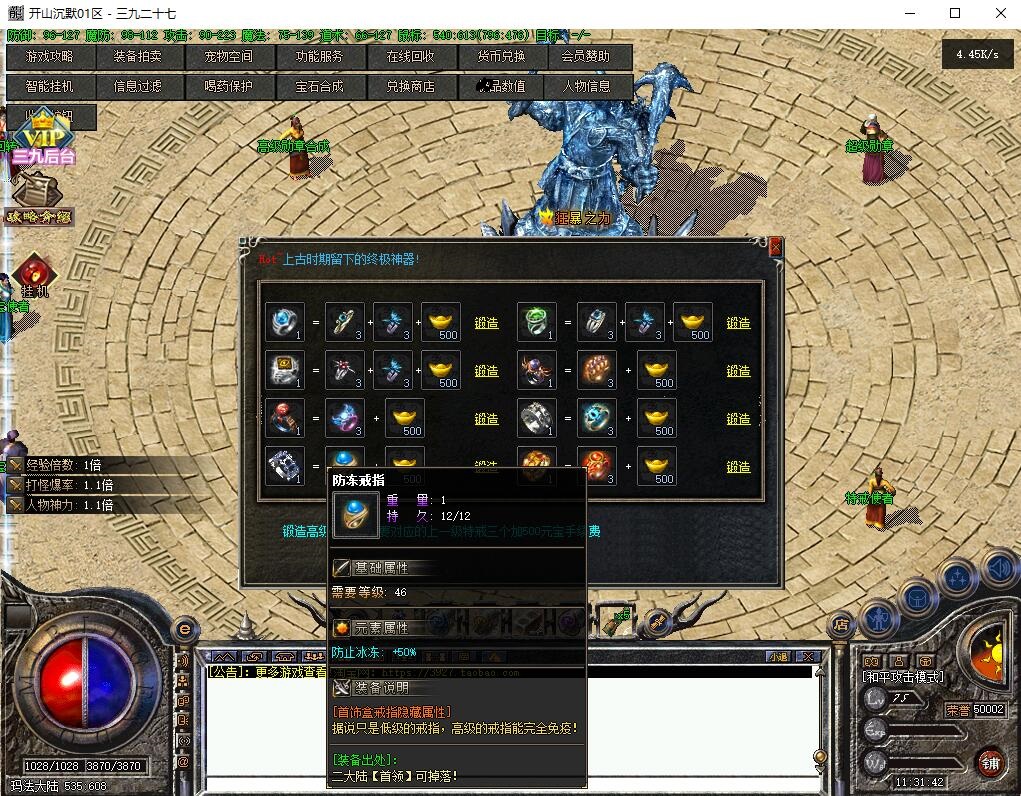Show the 人物信息 character info
This screenshot has height=796, width=1021.
[x=587, y=87]
